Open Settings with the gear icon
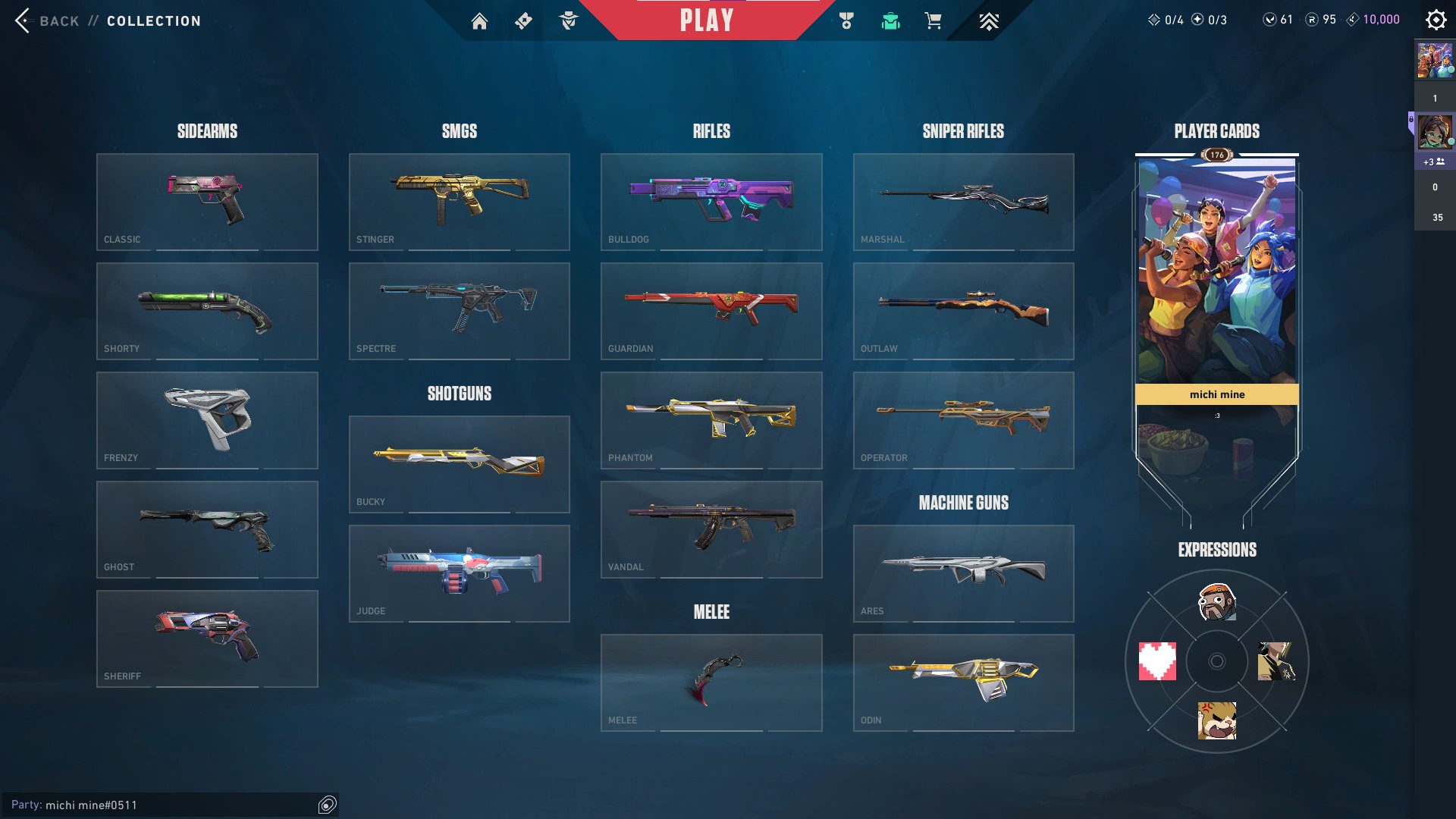Viewport: 1456px width, 819px height. (1436, 20)
